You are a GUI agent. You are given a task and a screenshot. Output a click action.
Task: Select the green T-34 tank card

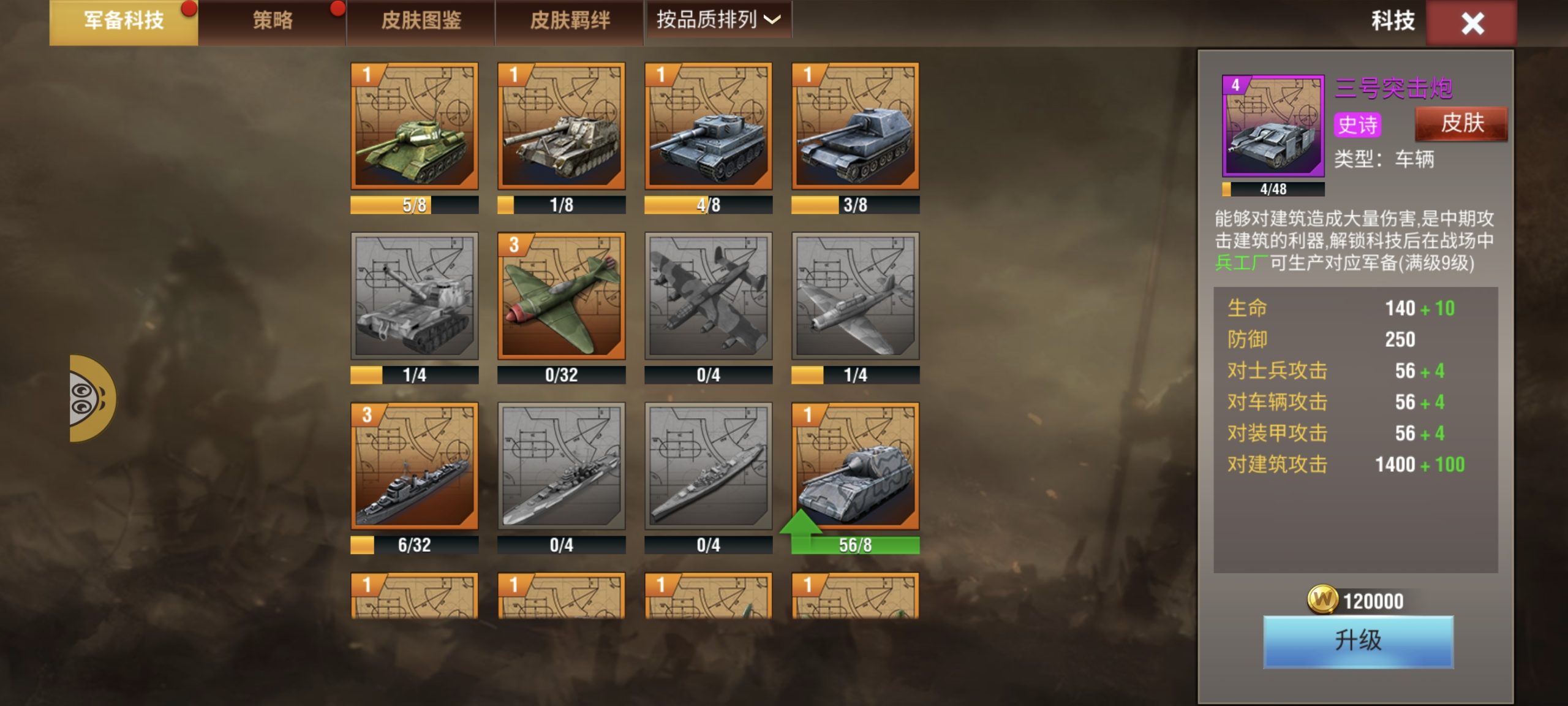[415, 126]
